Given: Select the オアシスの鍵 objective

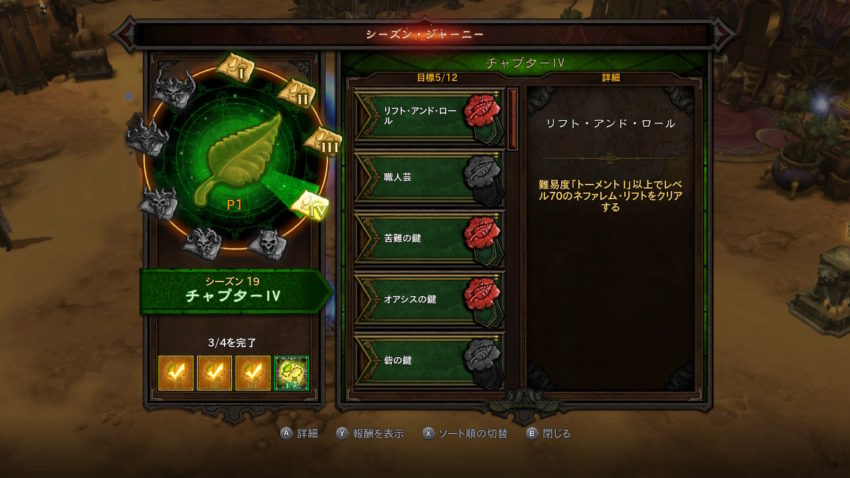Looking at the screenshot, I should pyautogui.click(x=430, y=298).
